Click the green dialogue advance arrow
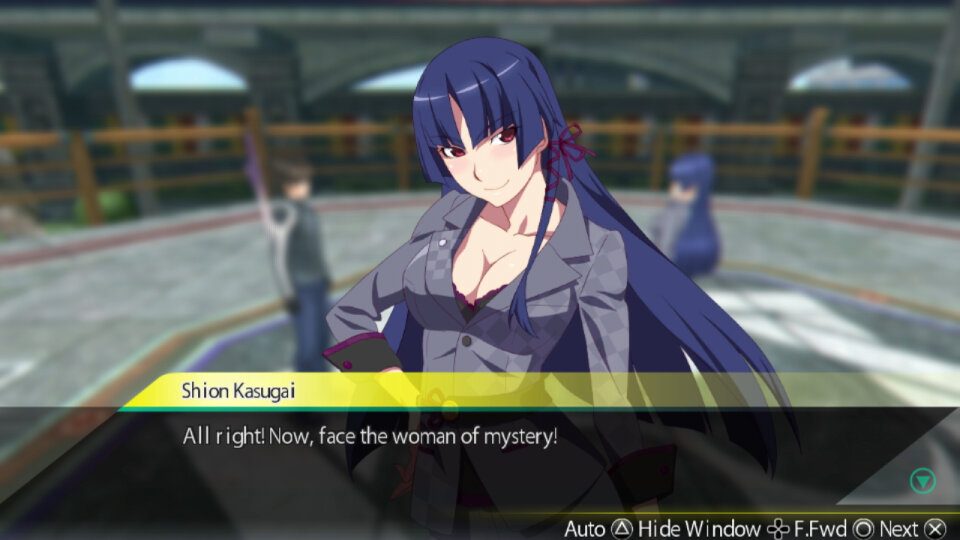960x540 pixels. [922, 481]
